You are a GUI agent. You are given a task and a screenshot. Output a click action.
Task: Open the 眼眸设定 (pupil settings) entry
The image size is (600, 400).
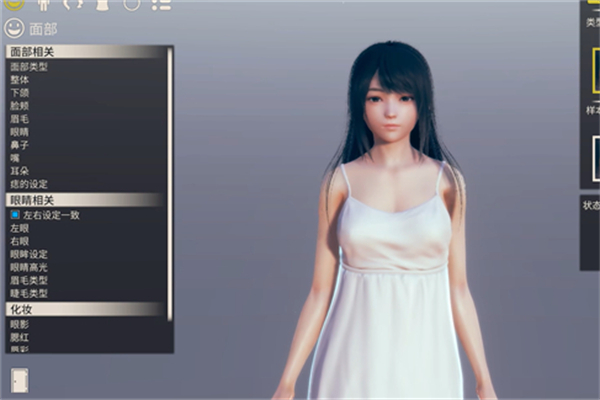29,254
